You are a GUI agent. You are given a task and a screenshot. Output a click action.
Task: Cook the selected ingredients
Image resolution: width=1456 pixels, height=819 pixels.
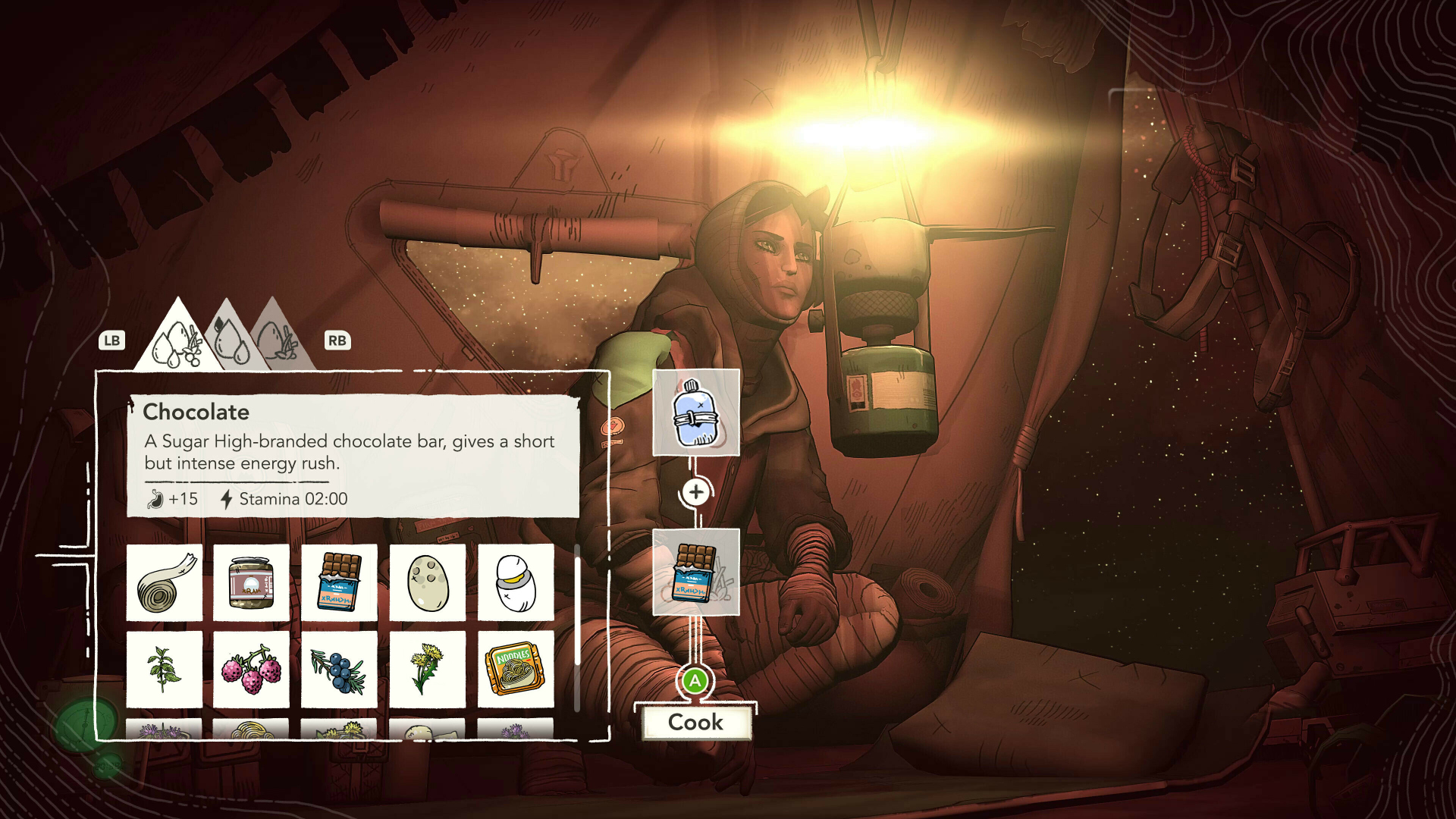coord(695,722)
